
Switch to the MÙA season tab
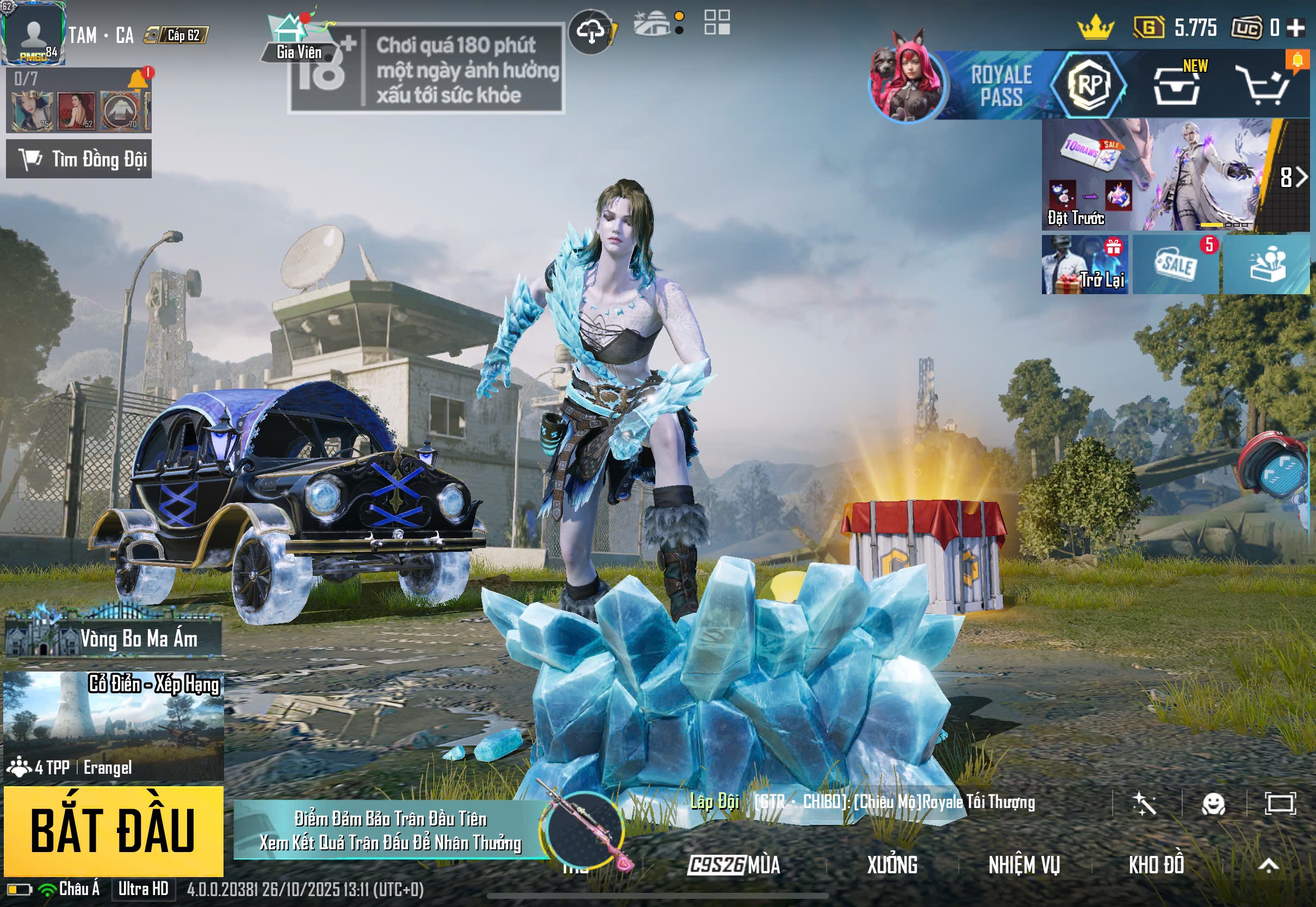click(734, 865)
